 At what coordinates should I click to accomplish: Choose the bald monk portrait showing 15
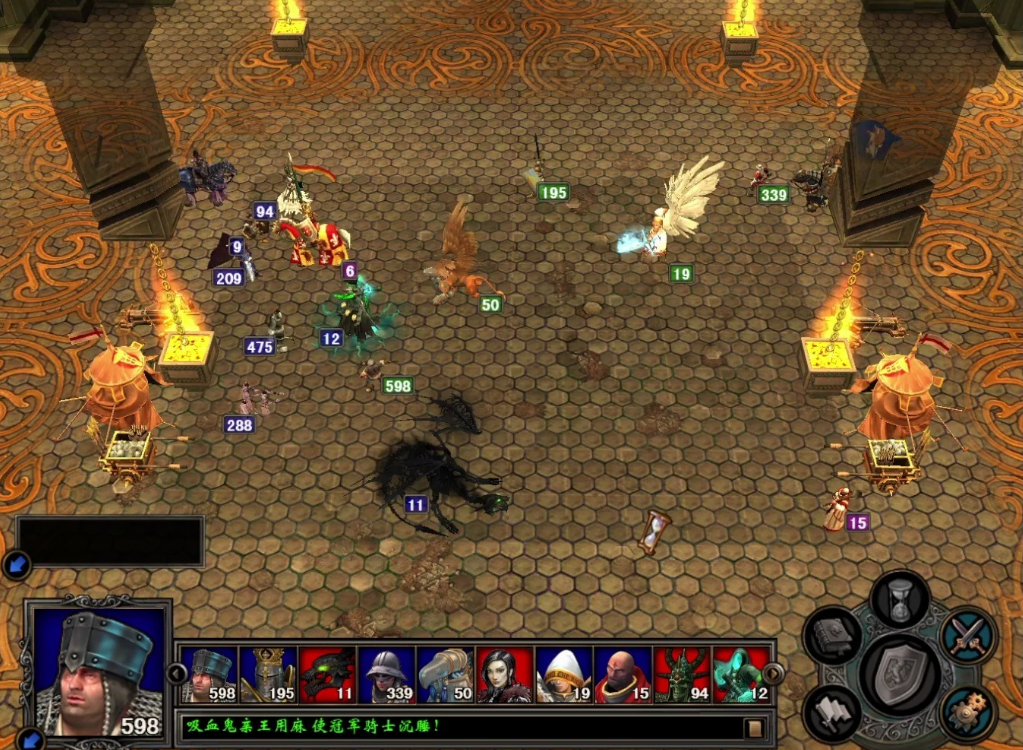tap(623, 675)
